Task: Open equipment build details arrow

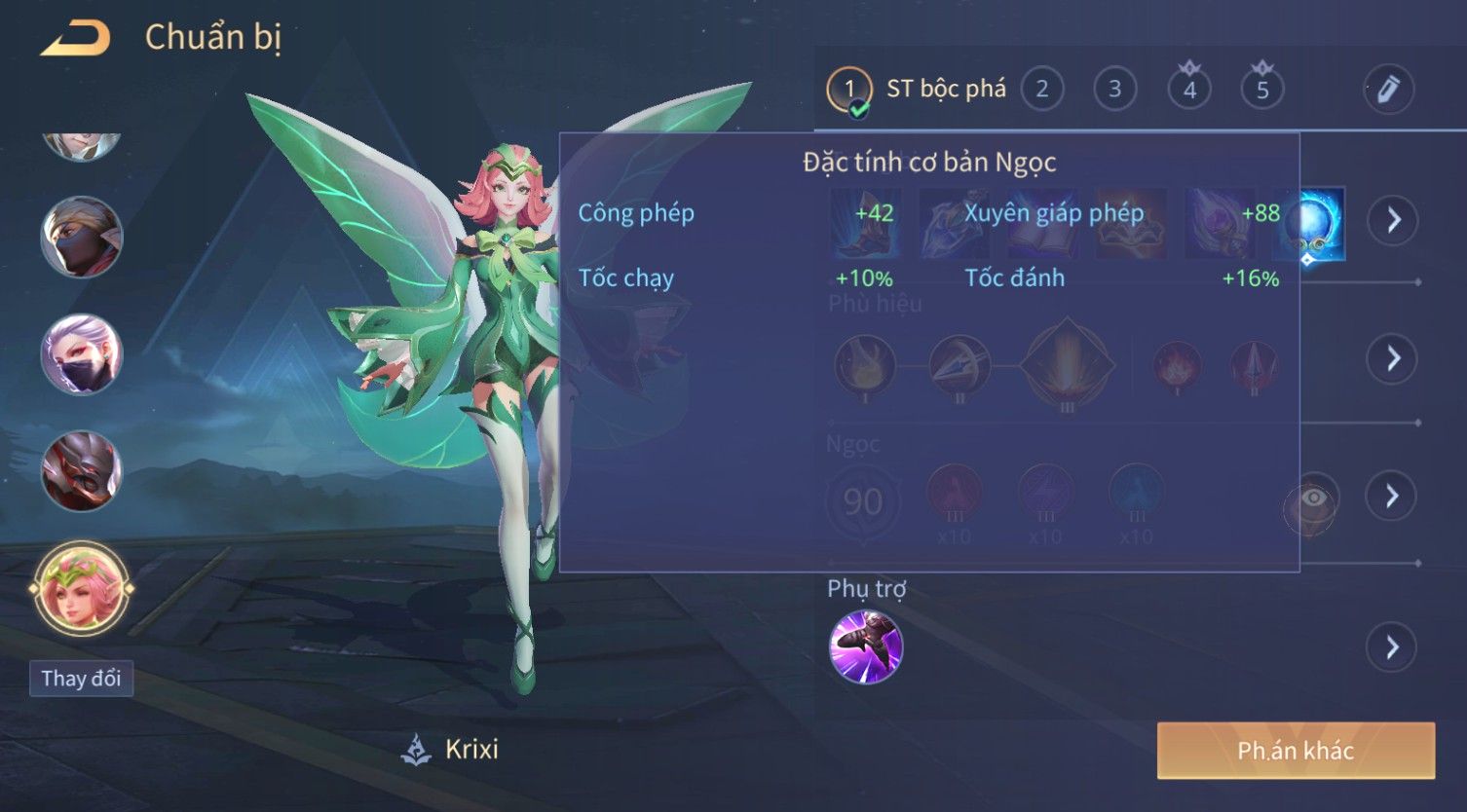Action: pyautogui.click(x=1393, y=220)
